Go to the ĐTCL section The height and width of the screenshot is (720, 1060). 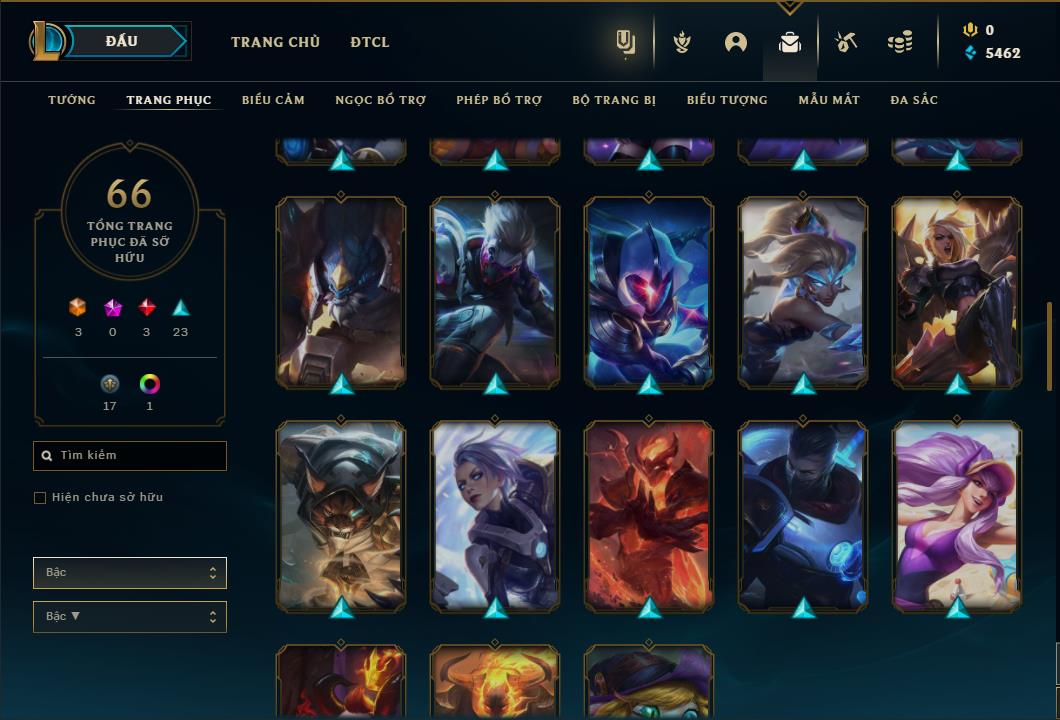(370, 42)
